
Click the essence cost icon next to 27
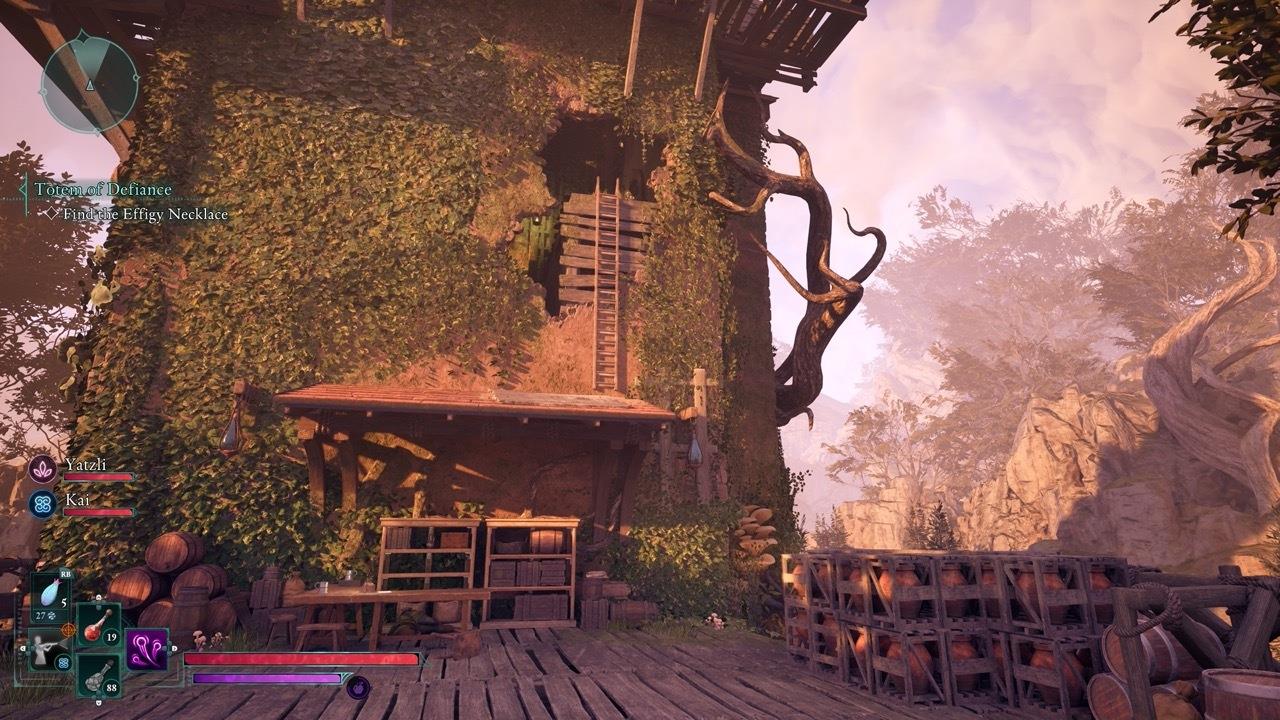[x=51, y=616]
